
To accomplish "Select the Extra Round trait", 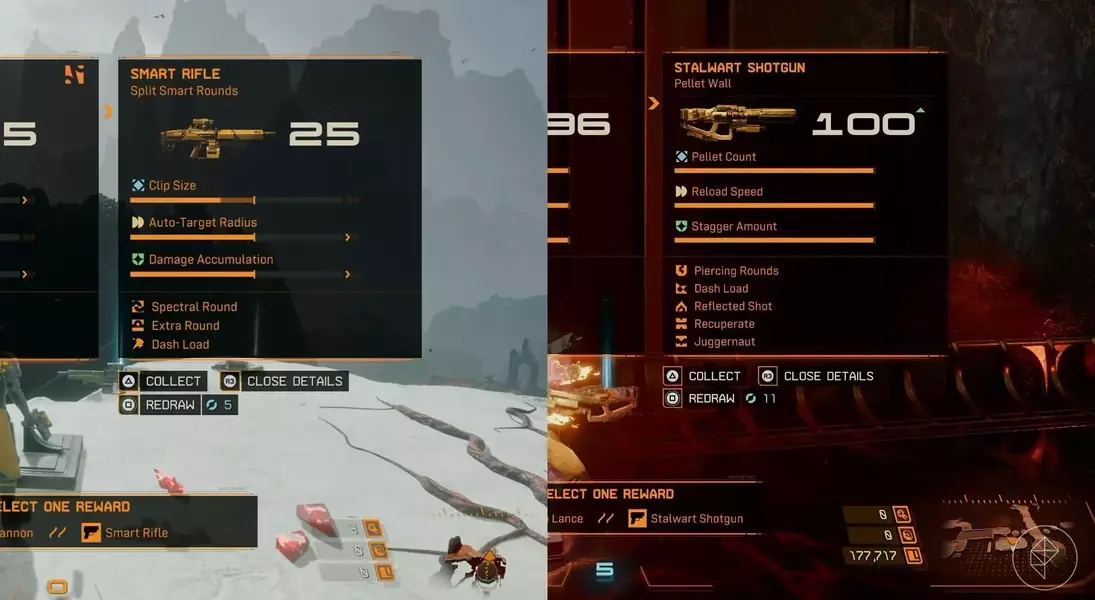I will pos(185,326).
